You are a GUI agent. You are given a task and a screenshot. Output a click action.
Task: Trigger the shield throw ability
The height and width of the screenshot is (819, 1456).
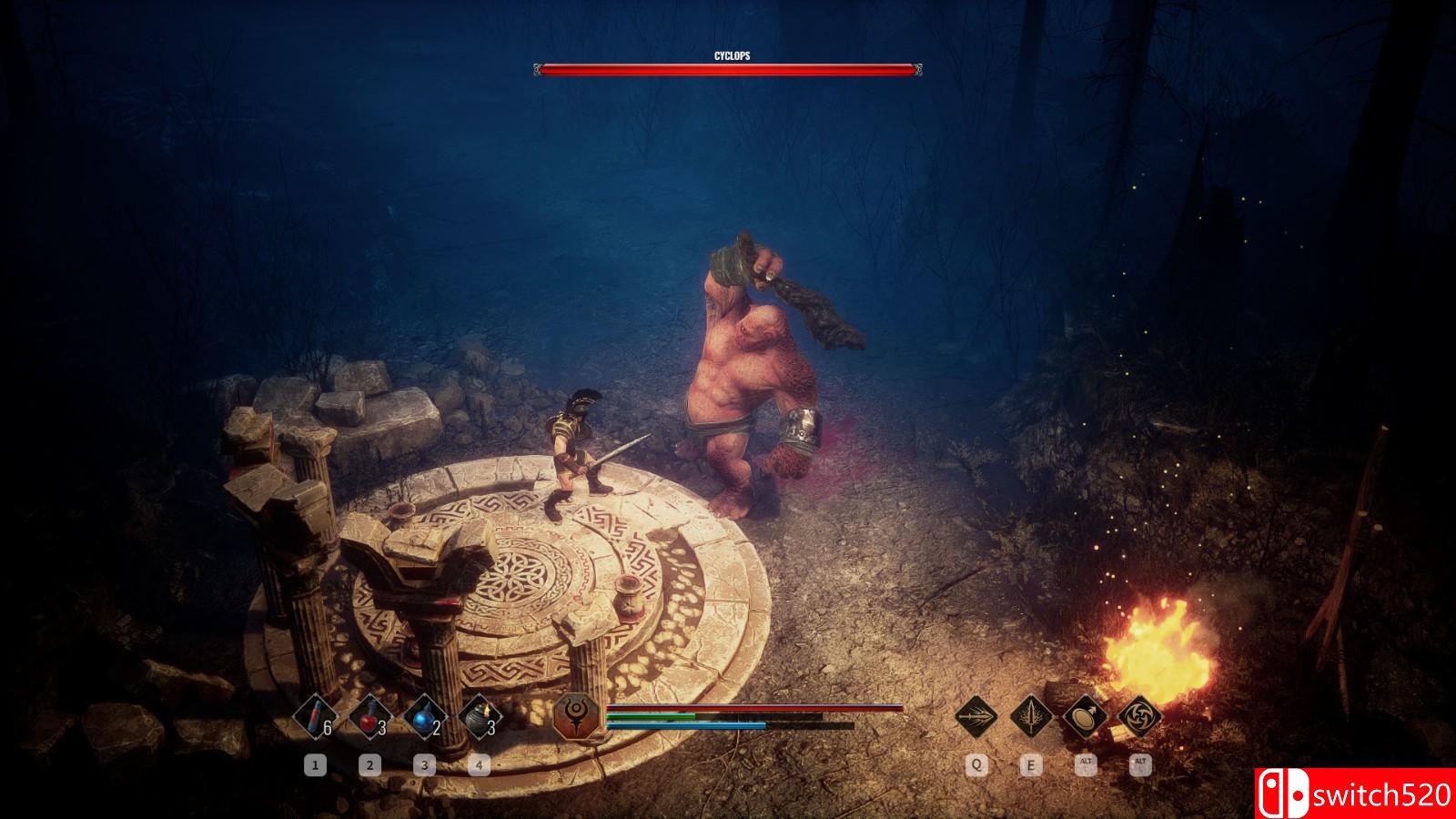pos(1085,716)
